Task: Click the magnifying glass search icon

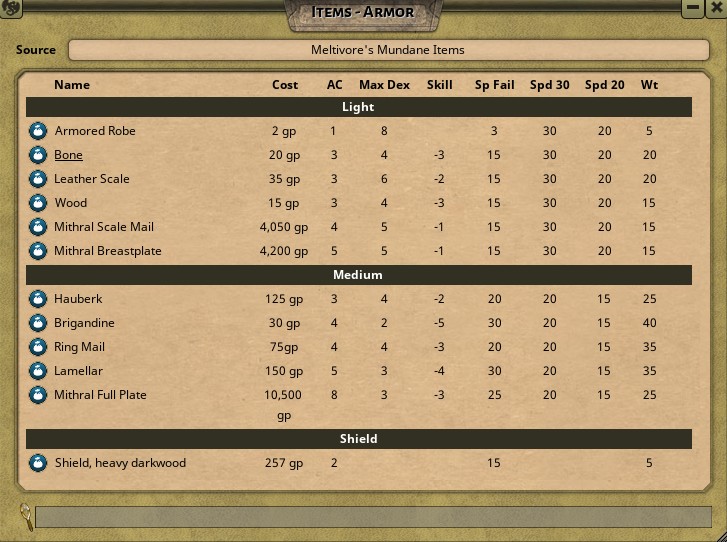Action: point(23,516)
